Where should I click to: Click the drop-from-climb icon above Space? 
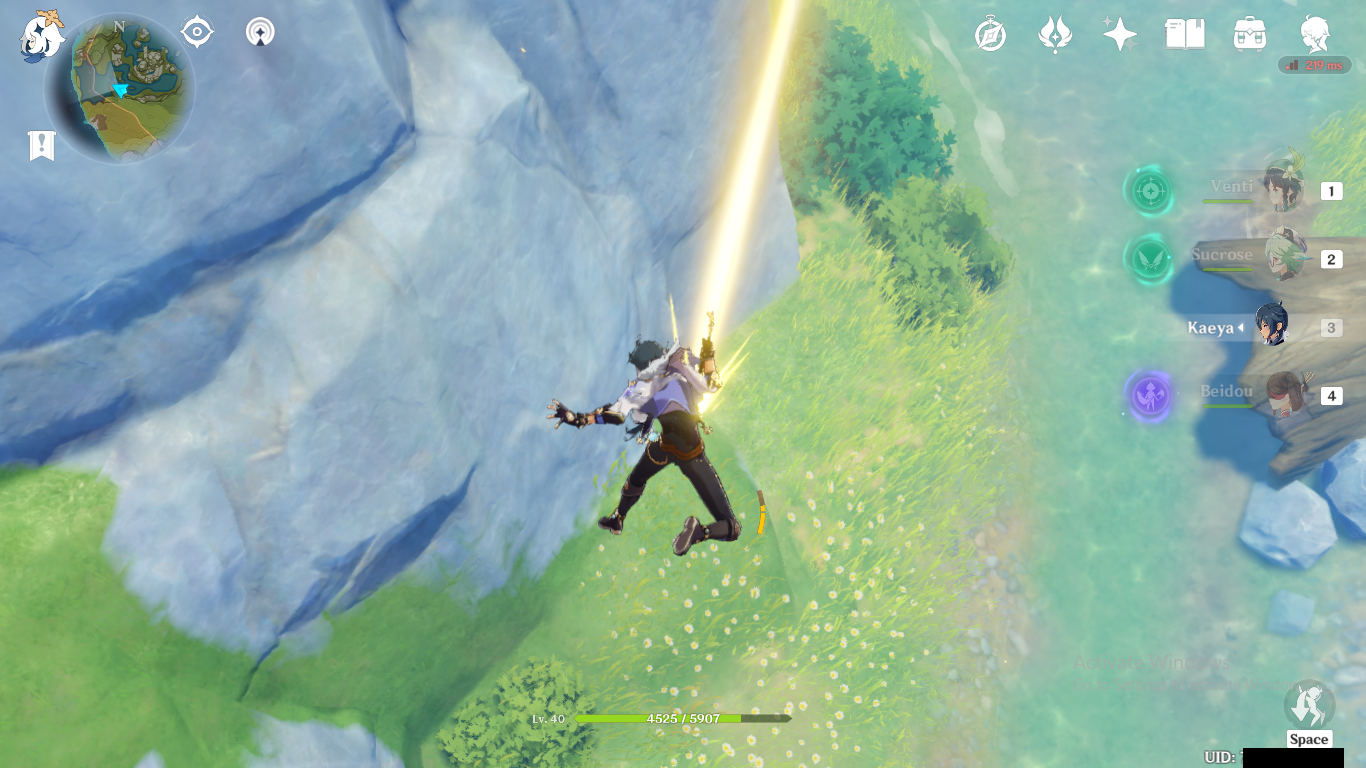1308,705
